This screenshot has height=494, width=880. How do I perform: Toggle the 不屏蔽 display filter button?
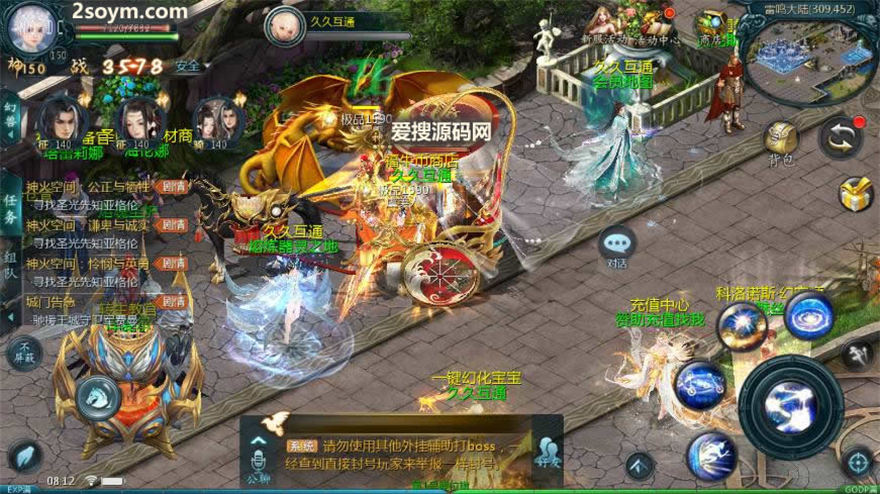(23, 353)
